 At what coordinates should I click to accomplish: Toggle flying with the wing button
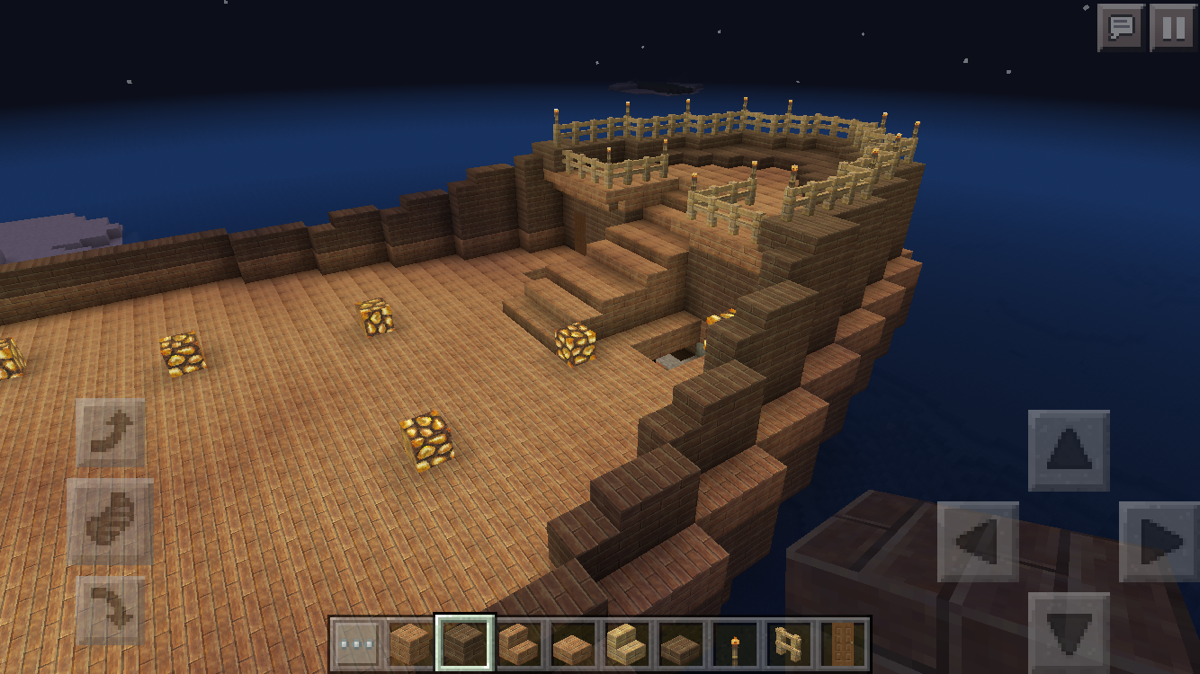click(x=110, y=520)
